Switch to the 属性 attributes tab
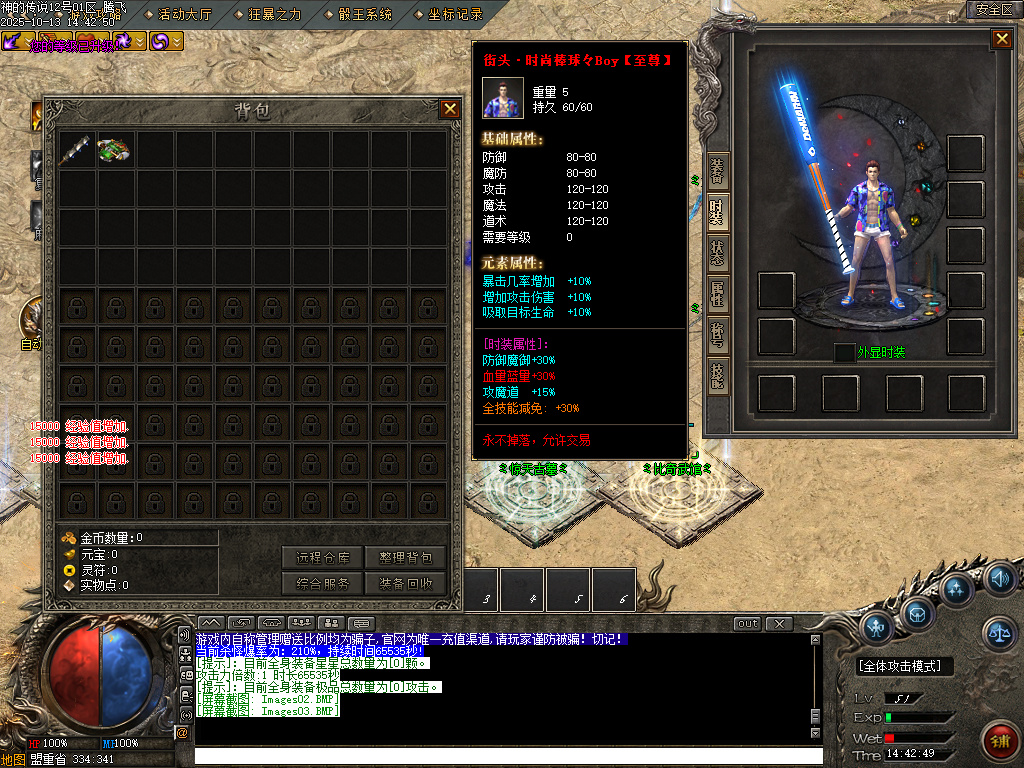 717,295
